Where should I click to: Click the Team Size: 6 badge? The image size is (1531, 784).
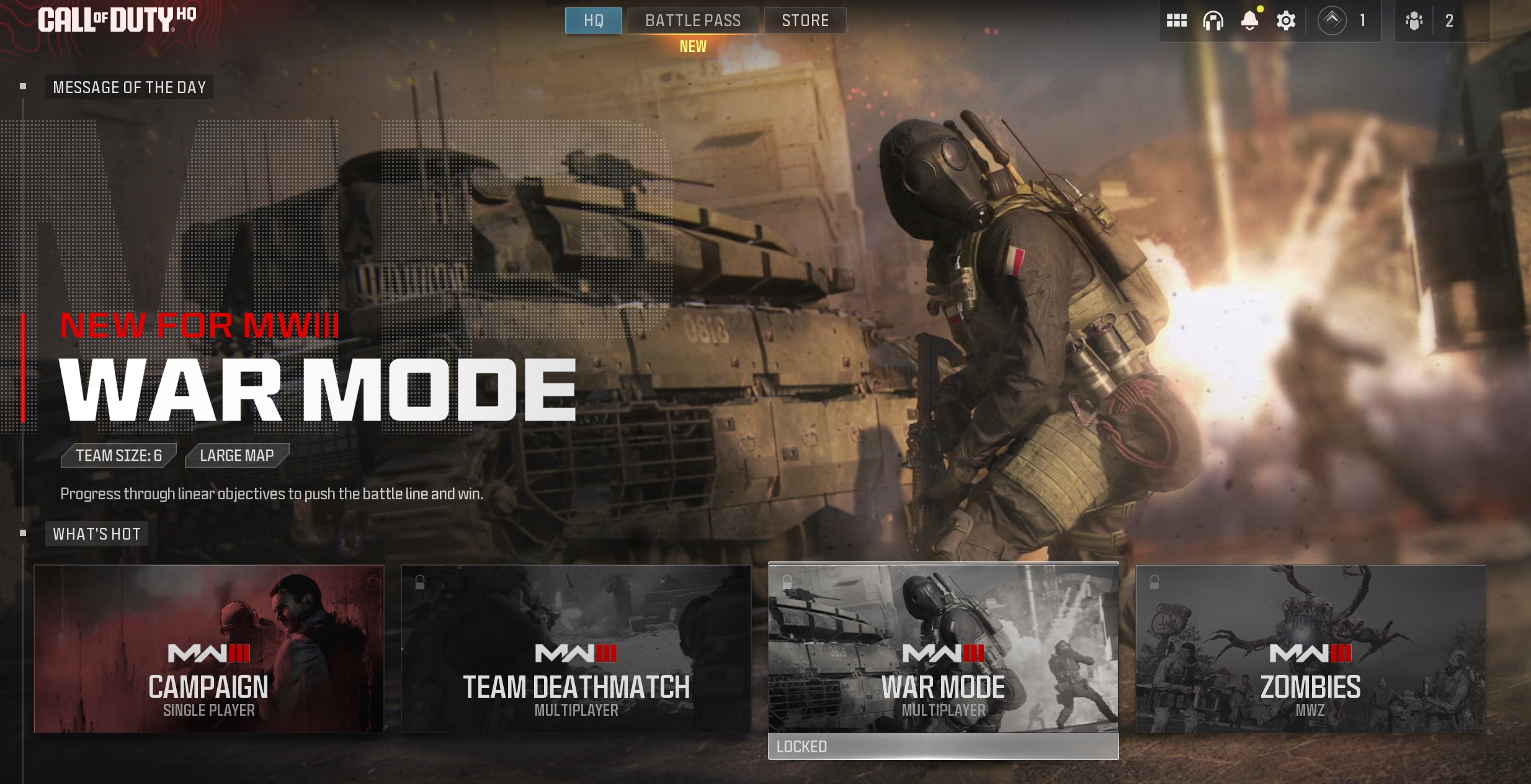[118, 455]
